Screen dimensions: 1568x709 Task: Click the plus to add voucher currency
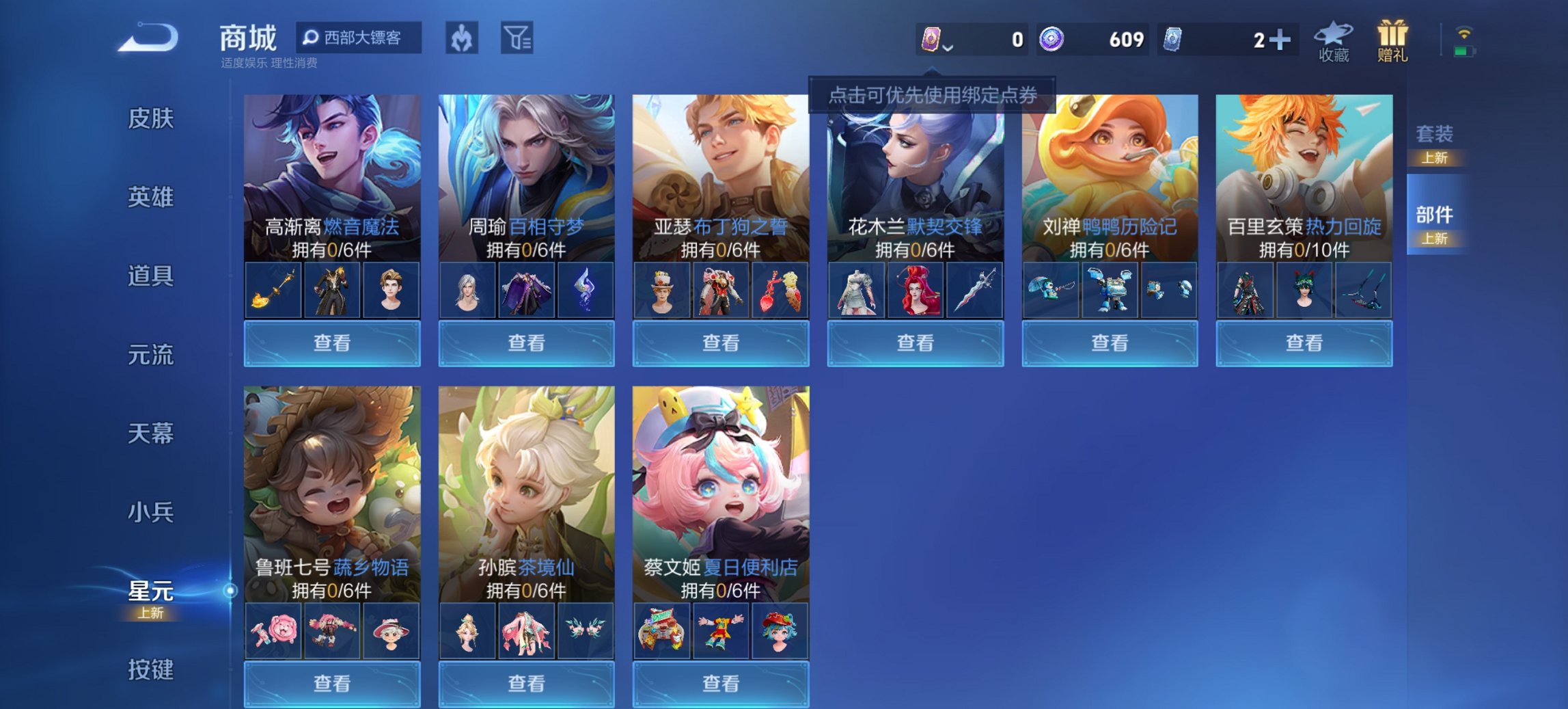(1280, 39)
